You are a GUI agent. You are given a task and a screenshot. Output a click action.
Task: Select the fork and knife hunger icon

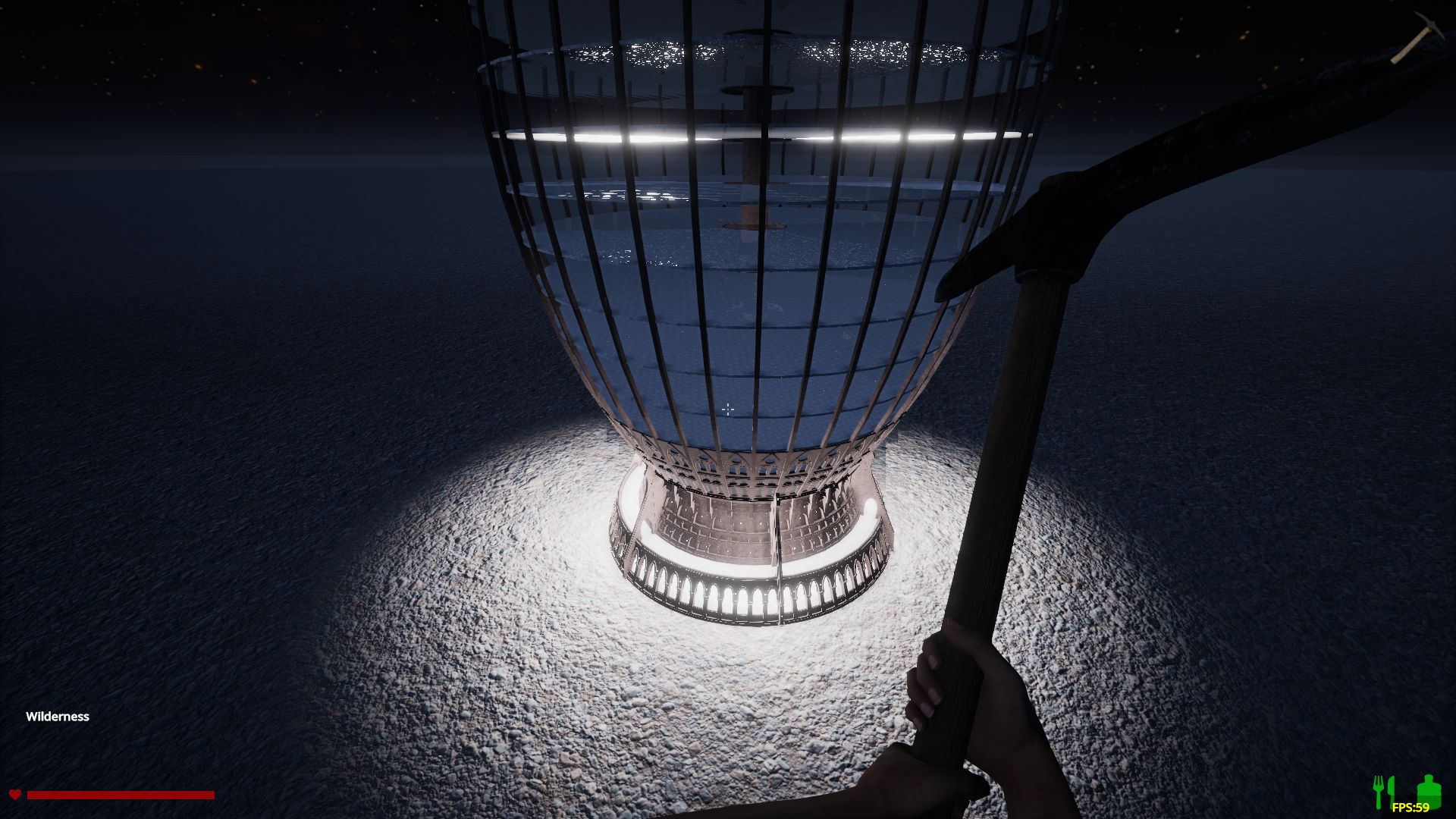[1384, 792]
